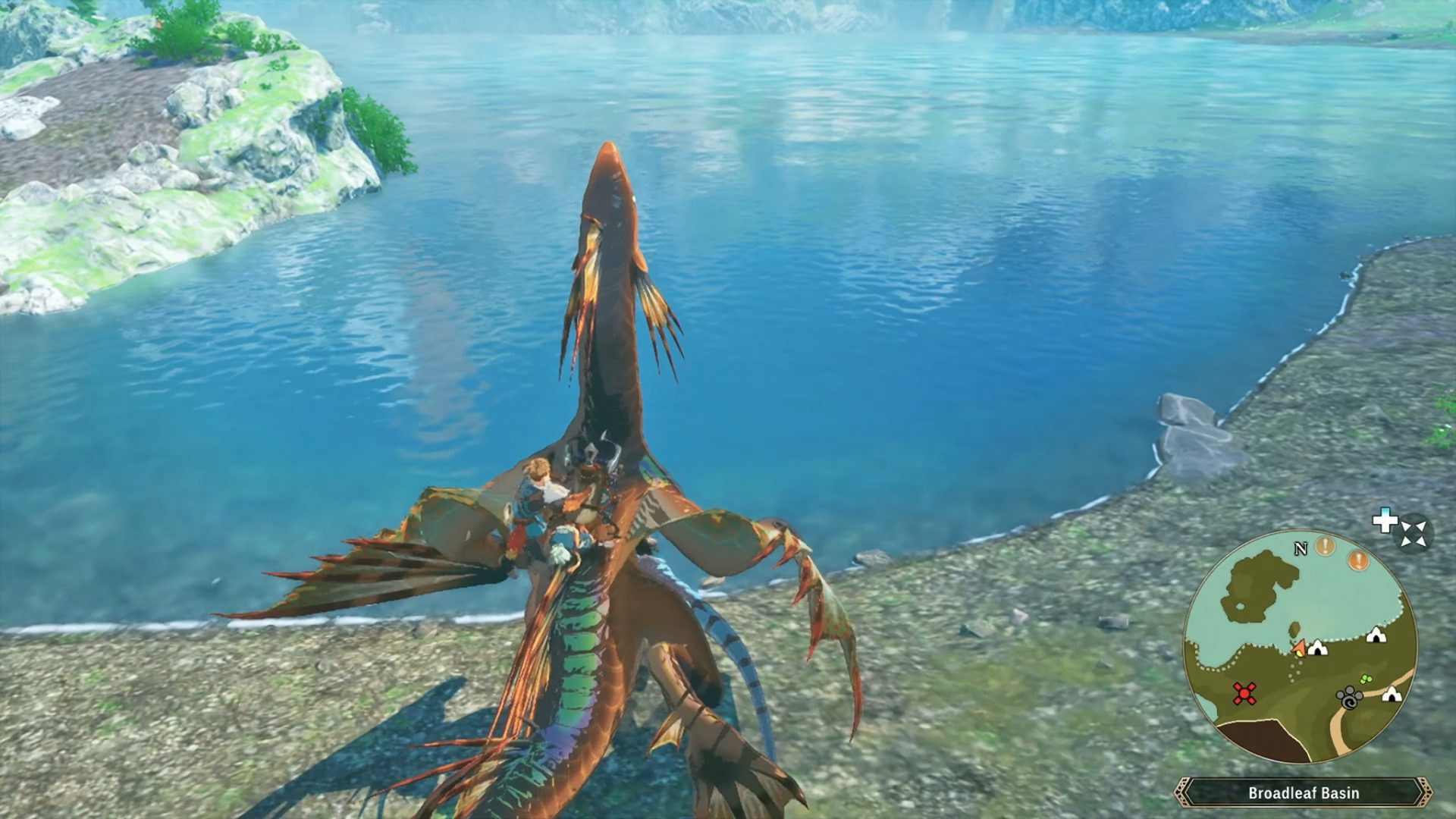Select the orange tent player marker on the minimap
The height and width of the screenshot is (819, 1456).
pos(1300,647)
